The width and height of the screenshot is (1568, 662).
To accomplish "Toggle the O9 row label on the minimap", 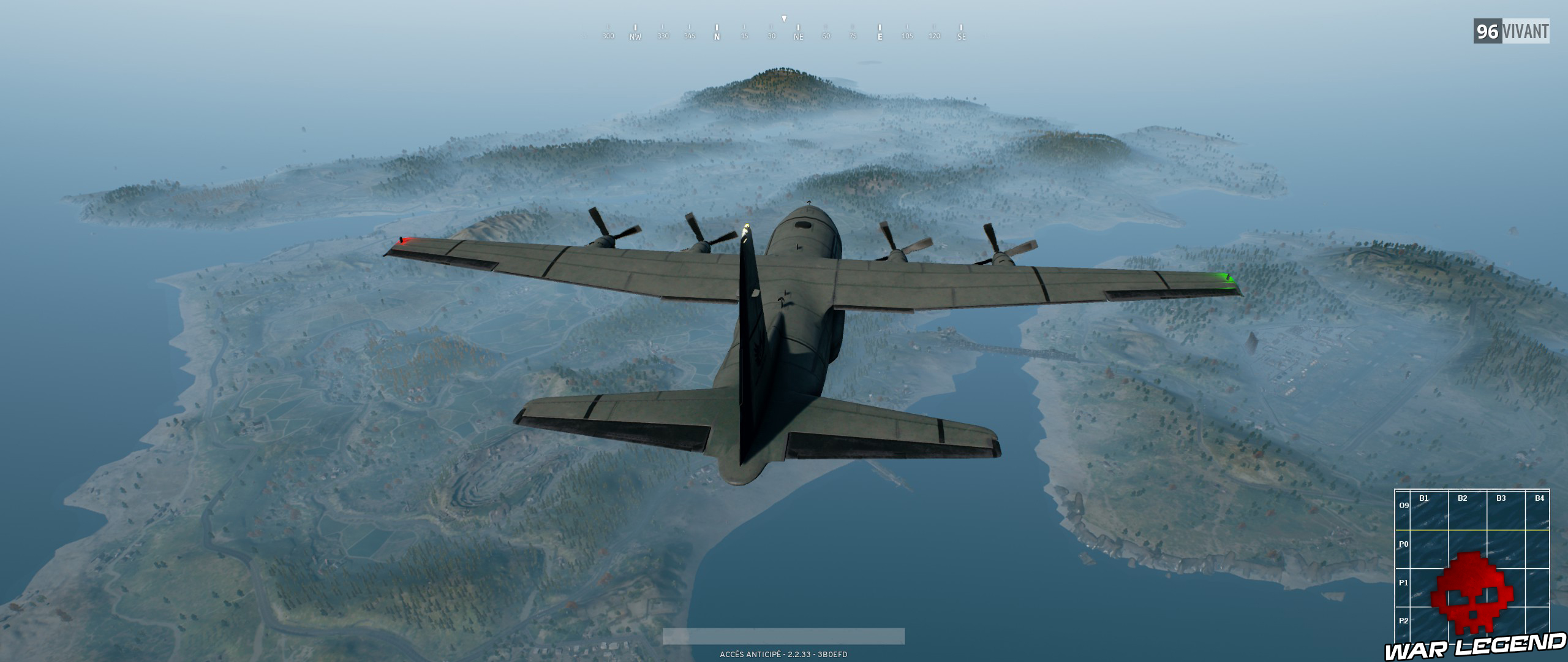I will [x=1404, y=506].
